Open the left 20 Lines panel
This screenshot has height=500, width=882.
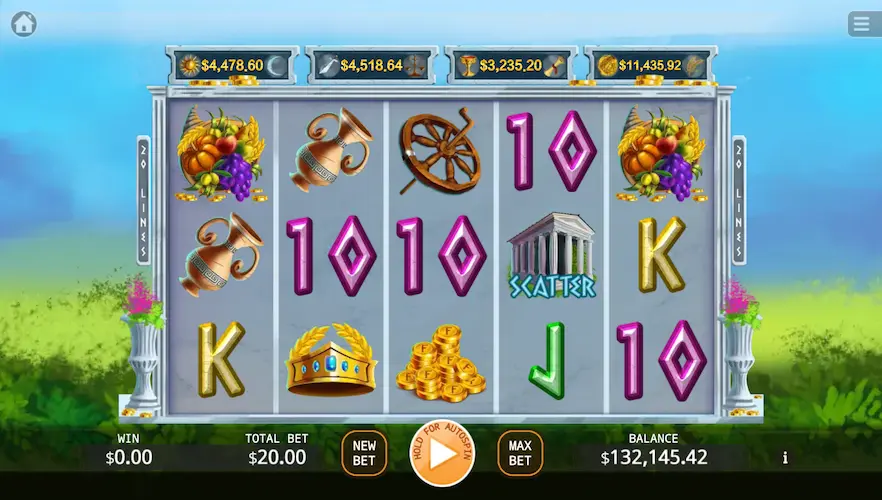144,200
